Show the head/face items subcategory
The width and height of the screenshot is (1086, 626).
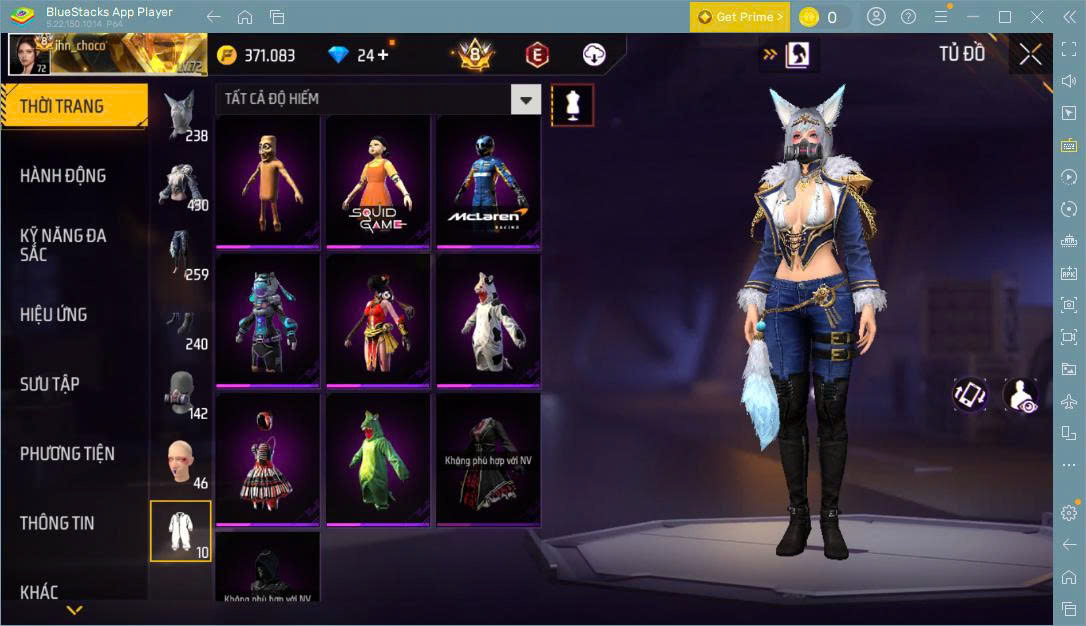pyautogui.click(x=181, y=462)
